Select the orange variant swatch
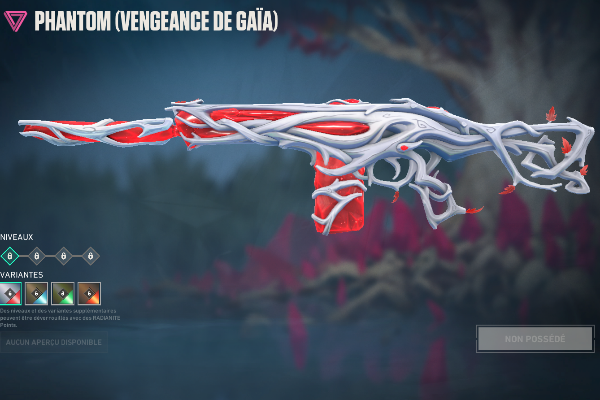Viewport: 600px width, 400px height. 90,293
